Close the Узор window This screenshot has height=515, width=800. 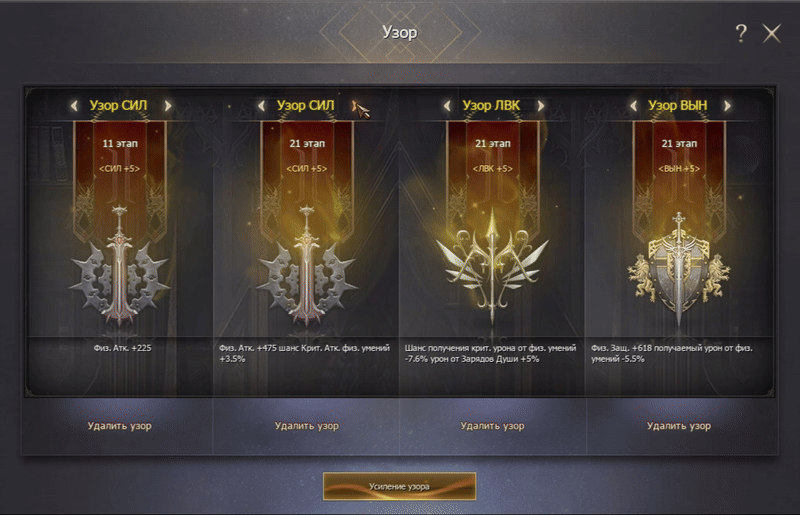(771, 34)
